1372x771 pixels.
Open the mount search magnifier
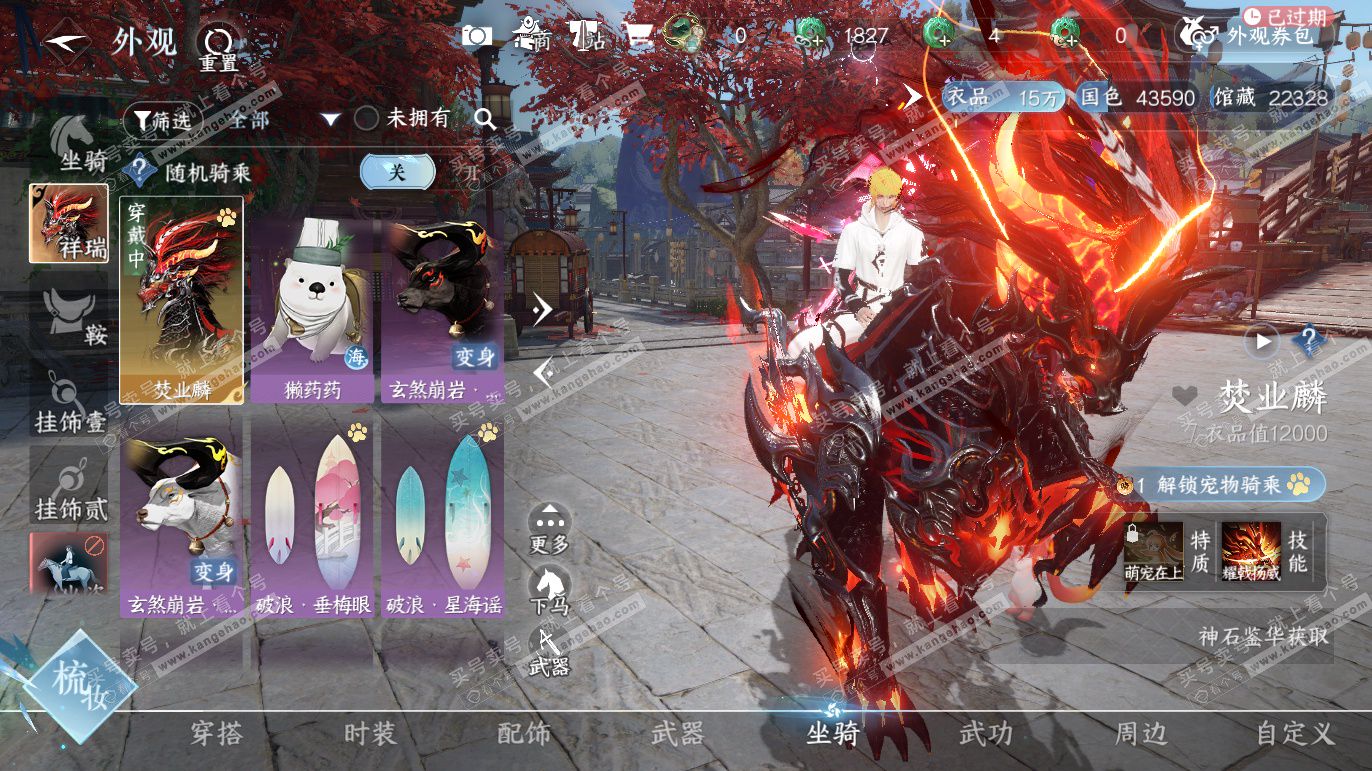[x=485, y=119]
